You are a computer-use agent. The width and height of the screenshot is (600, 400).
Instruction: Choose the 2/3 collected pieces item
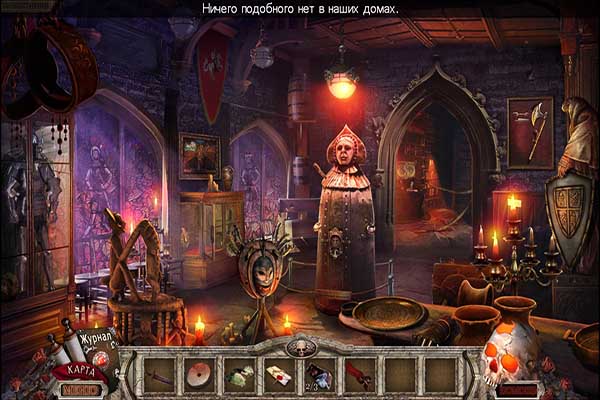click(x=320, y=376)
